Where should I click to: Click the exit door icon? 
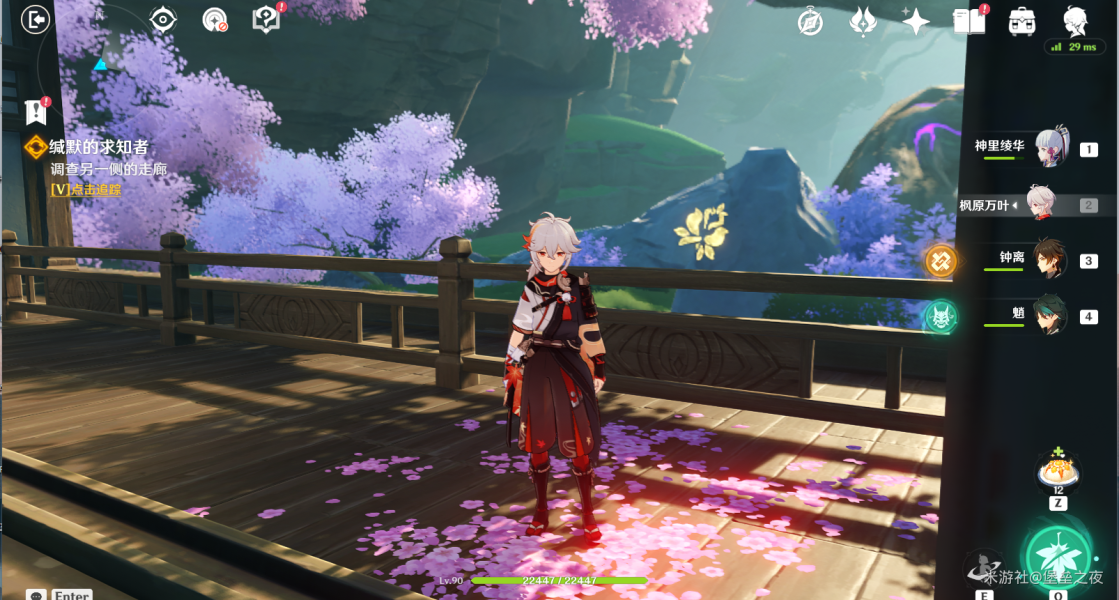coord(36,20)
